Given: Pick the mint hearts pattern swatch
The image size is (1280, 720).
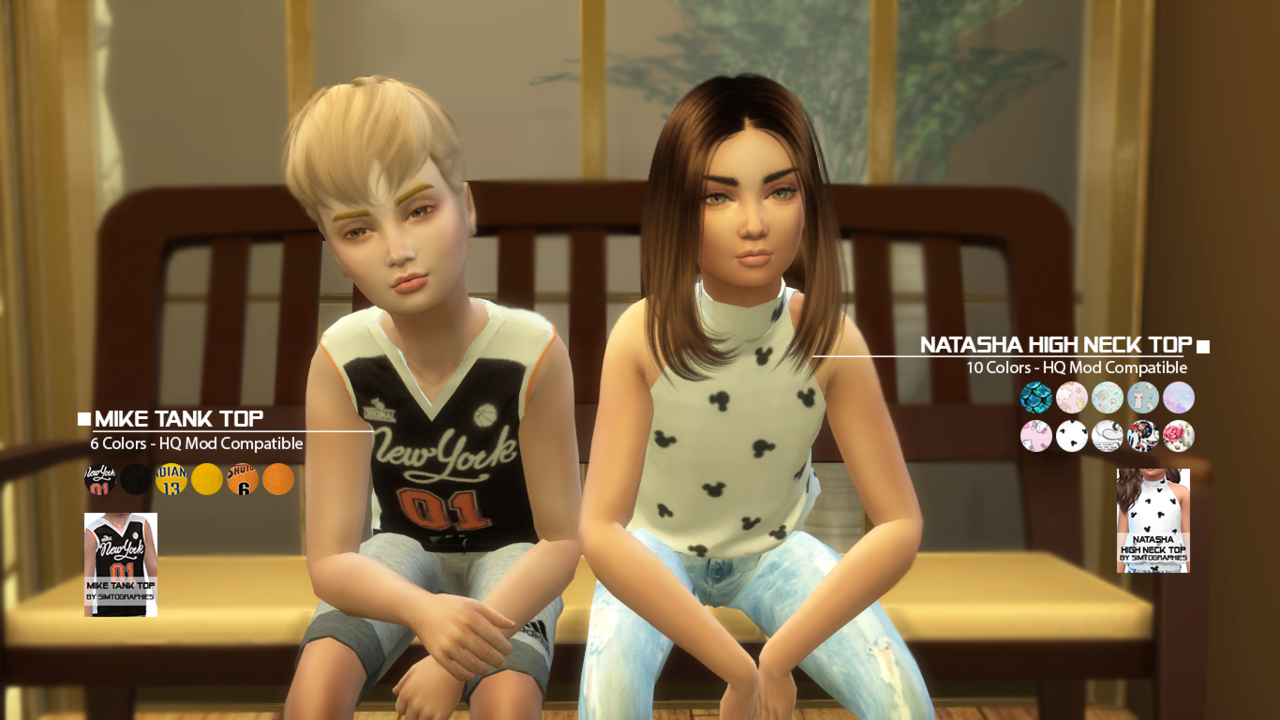Looking at the screenshot, I should [1107, 398].
